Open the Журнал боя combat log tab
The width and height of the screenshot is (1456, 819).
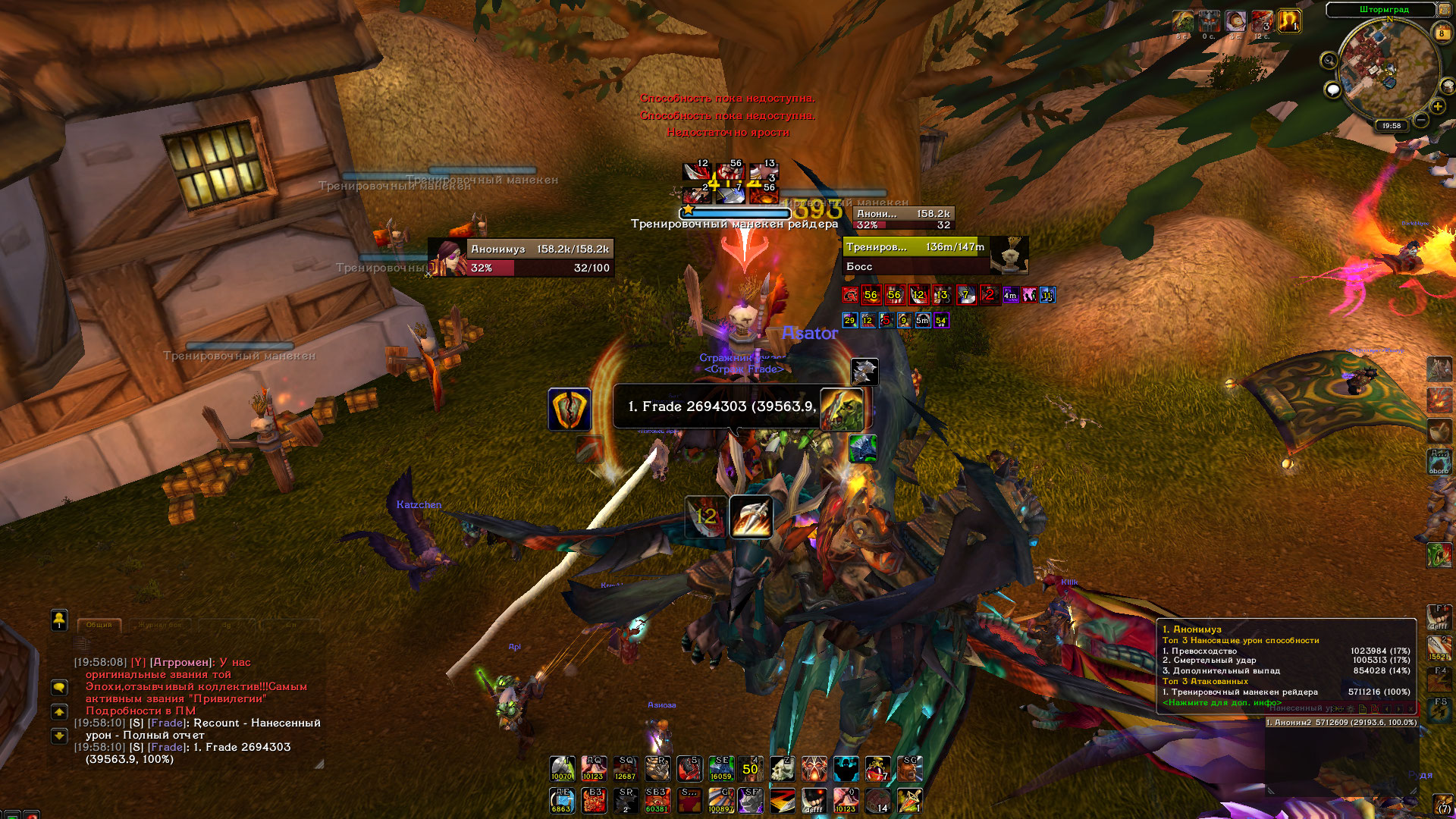[x=160, y=625]
